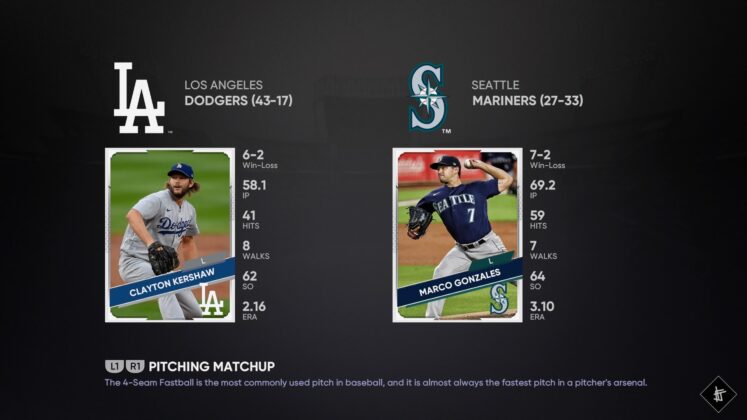The width and height of the screenshot is (747, 420).
Task: Click the diamond watermark logo in the corner
Action: 718,393
